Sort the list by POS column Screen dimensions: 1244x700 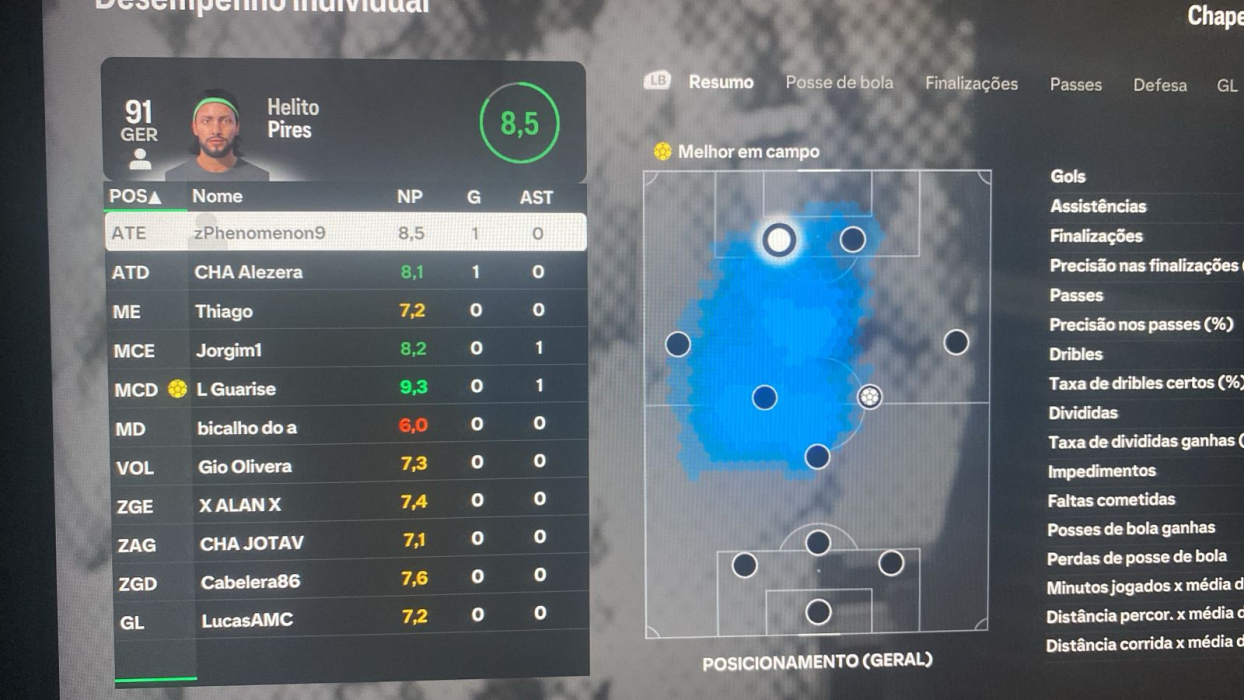coord(135,197)
